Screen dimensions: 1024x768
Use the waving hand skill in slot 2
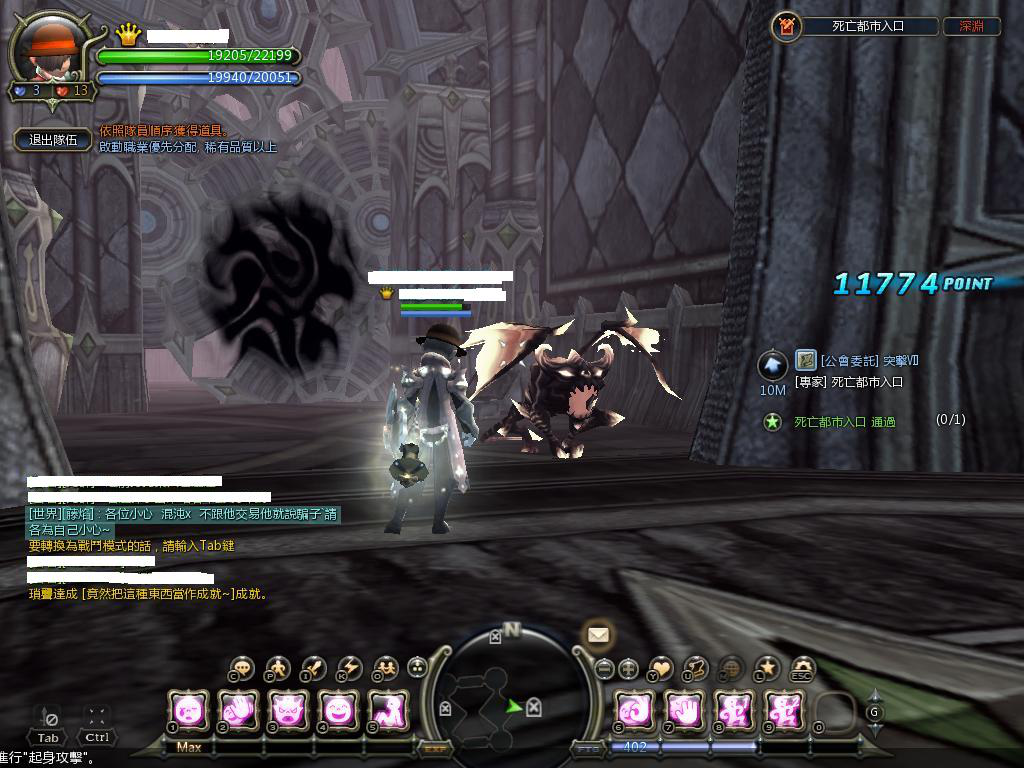tap(239, 711)
